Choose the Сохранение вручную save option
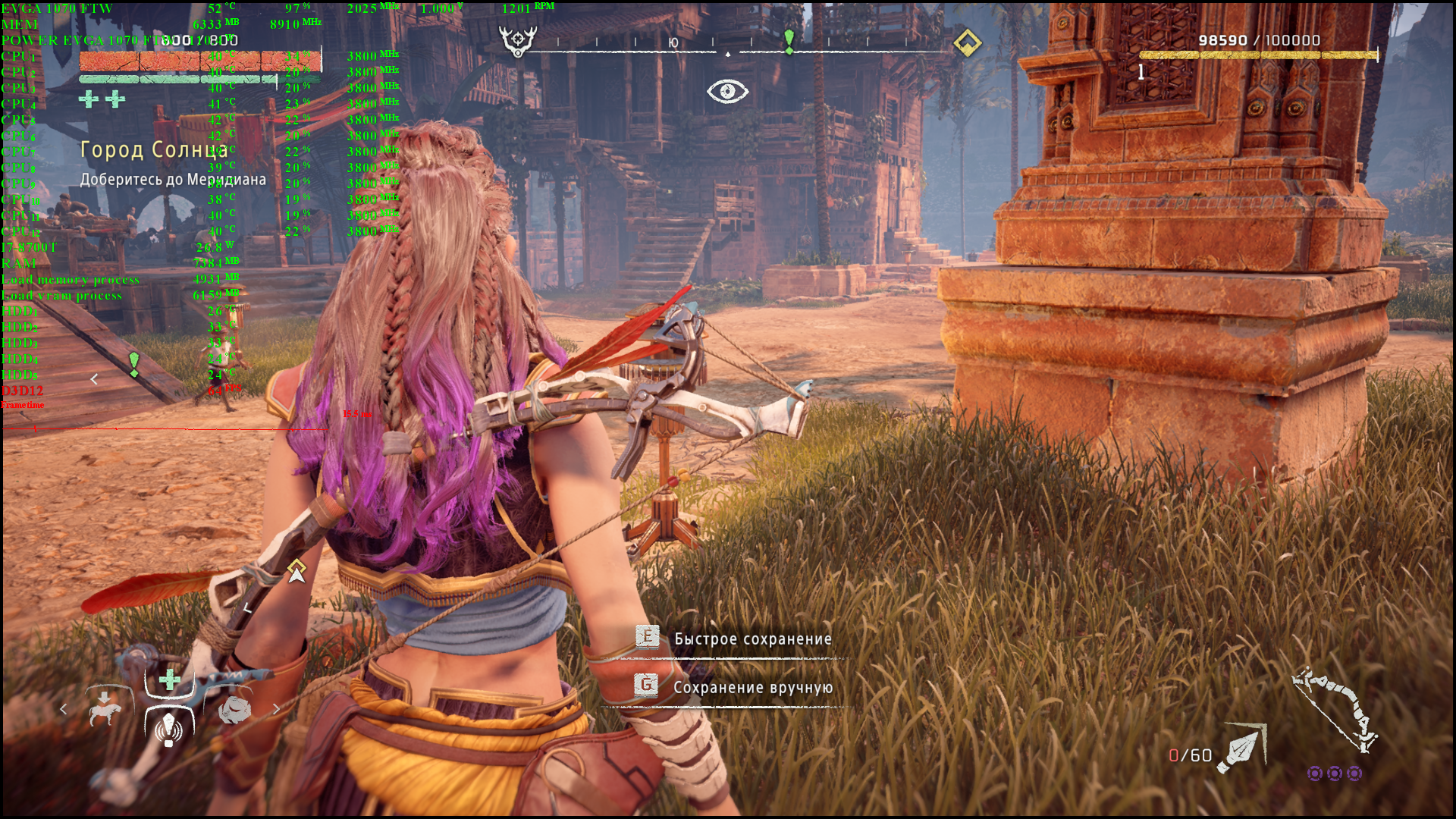 (752, 687)
